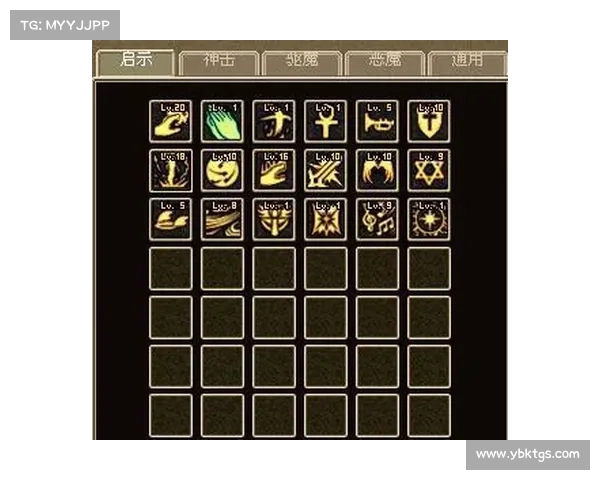
Task: Select the winged crest Lv.10 skill
Action: (x=377, y=171)
